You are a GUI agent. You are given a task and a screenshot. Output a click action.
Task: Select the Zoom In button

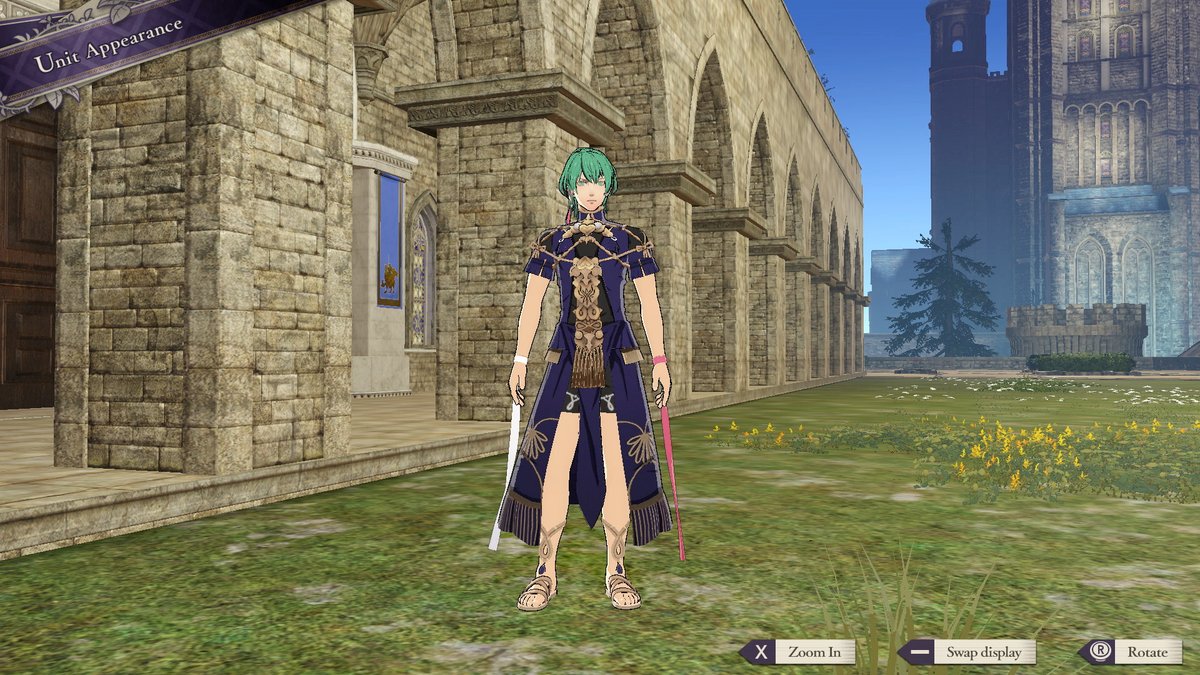[799, 652]
